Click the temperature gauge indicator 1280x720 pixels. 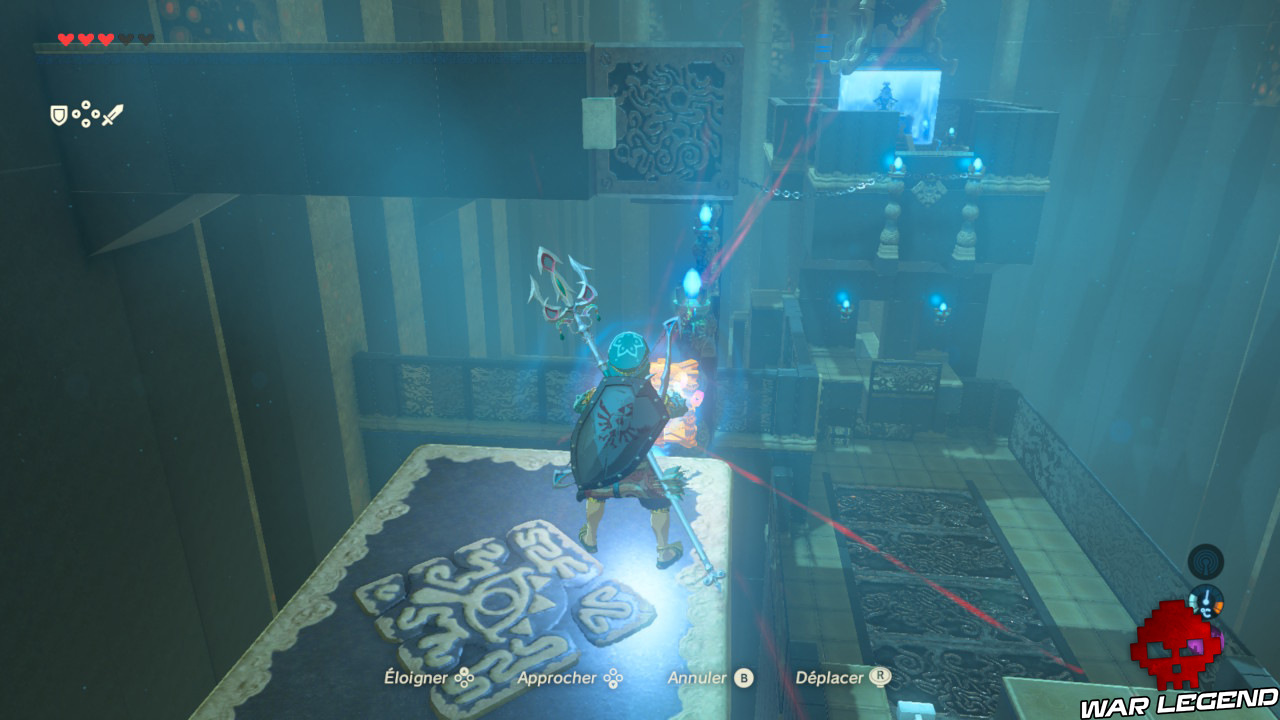[1207, 600]
